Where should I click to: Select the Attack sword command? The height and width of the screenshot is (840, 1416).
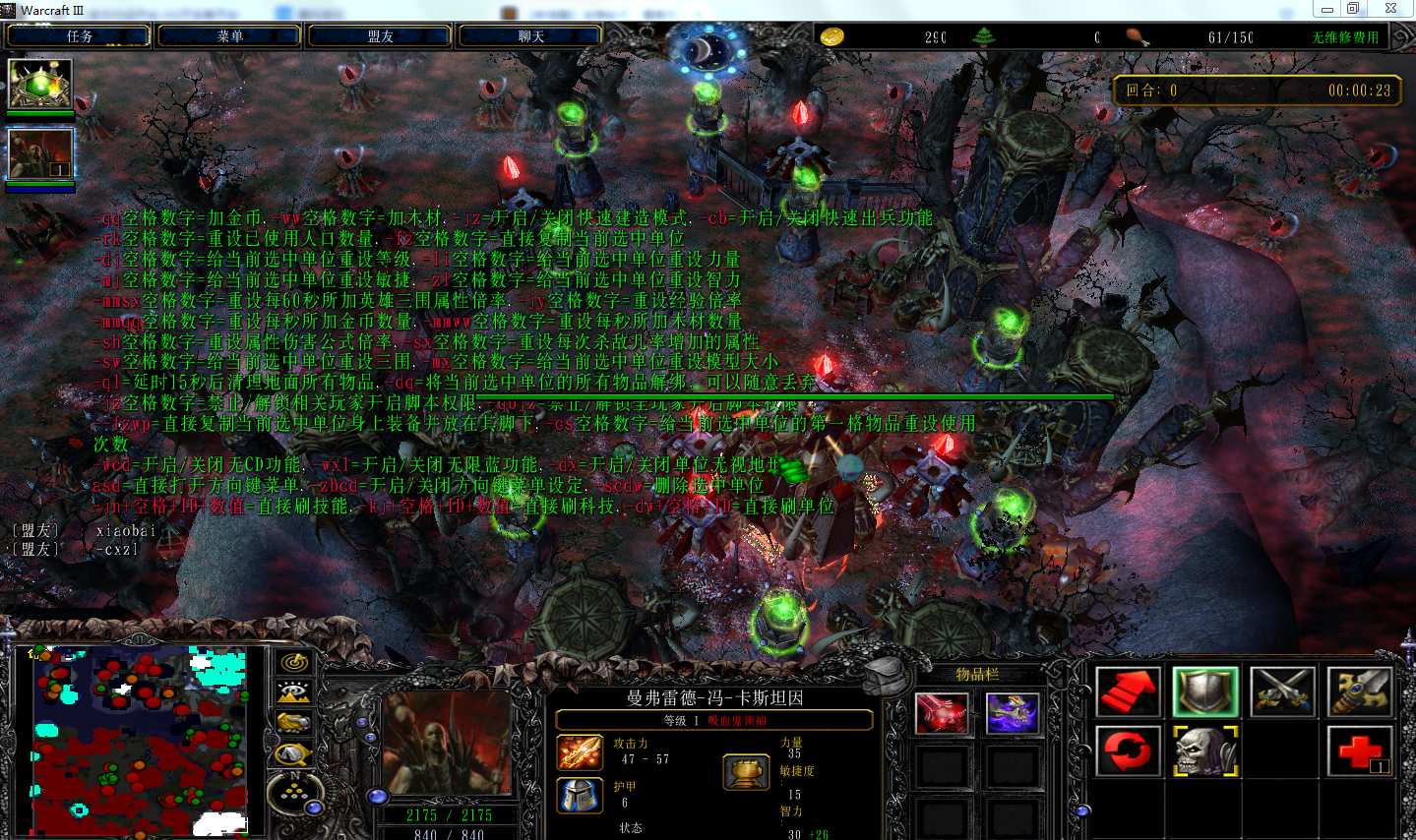pyautogui.click(x=1359, y=691)
